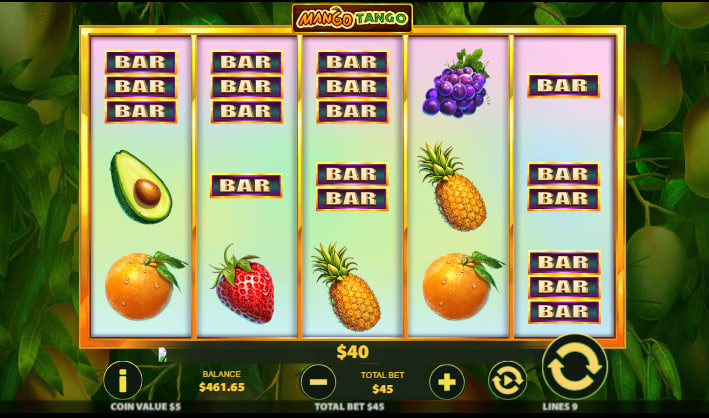Open the info paytable button

point(122,381)
